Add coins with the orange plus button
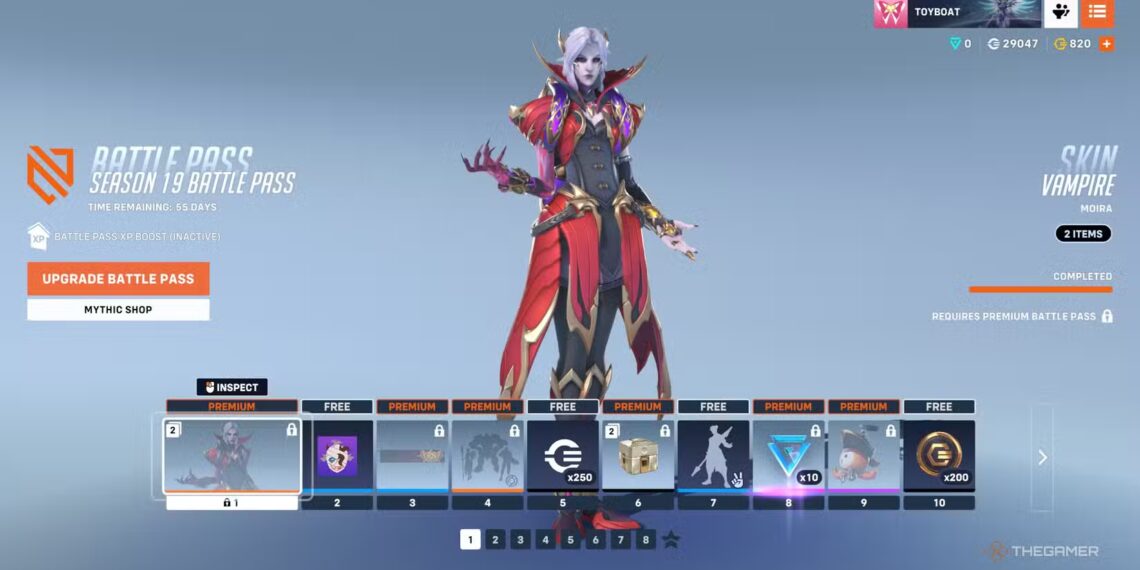Screen dimensions: 1140x570 pyautogui.click(x=1106, y=44)
